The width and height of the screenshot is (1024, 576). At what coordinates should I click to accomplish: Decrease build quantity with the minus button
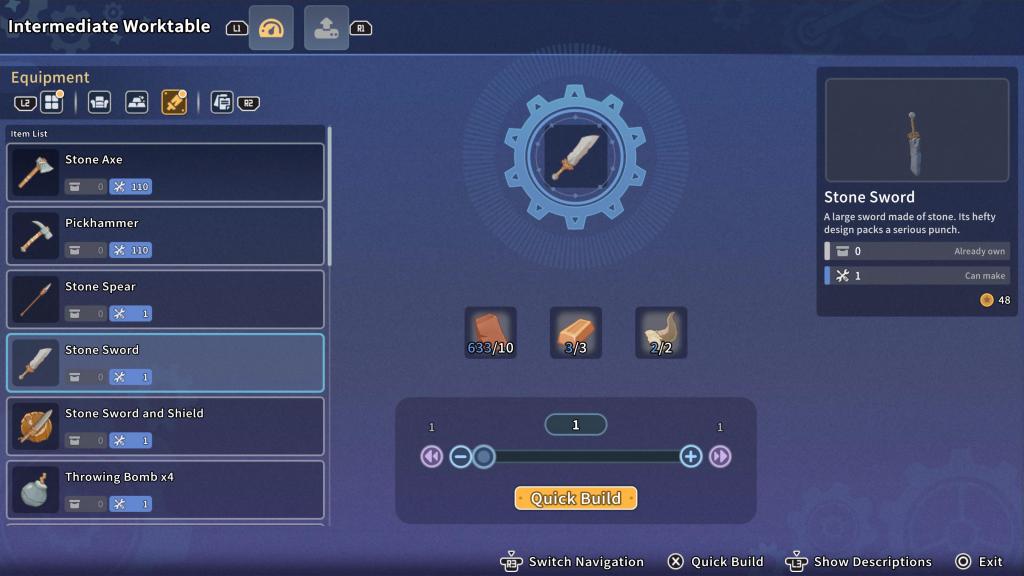click(460, 457)
